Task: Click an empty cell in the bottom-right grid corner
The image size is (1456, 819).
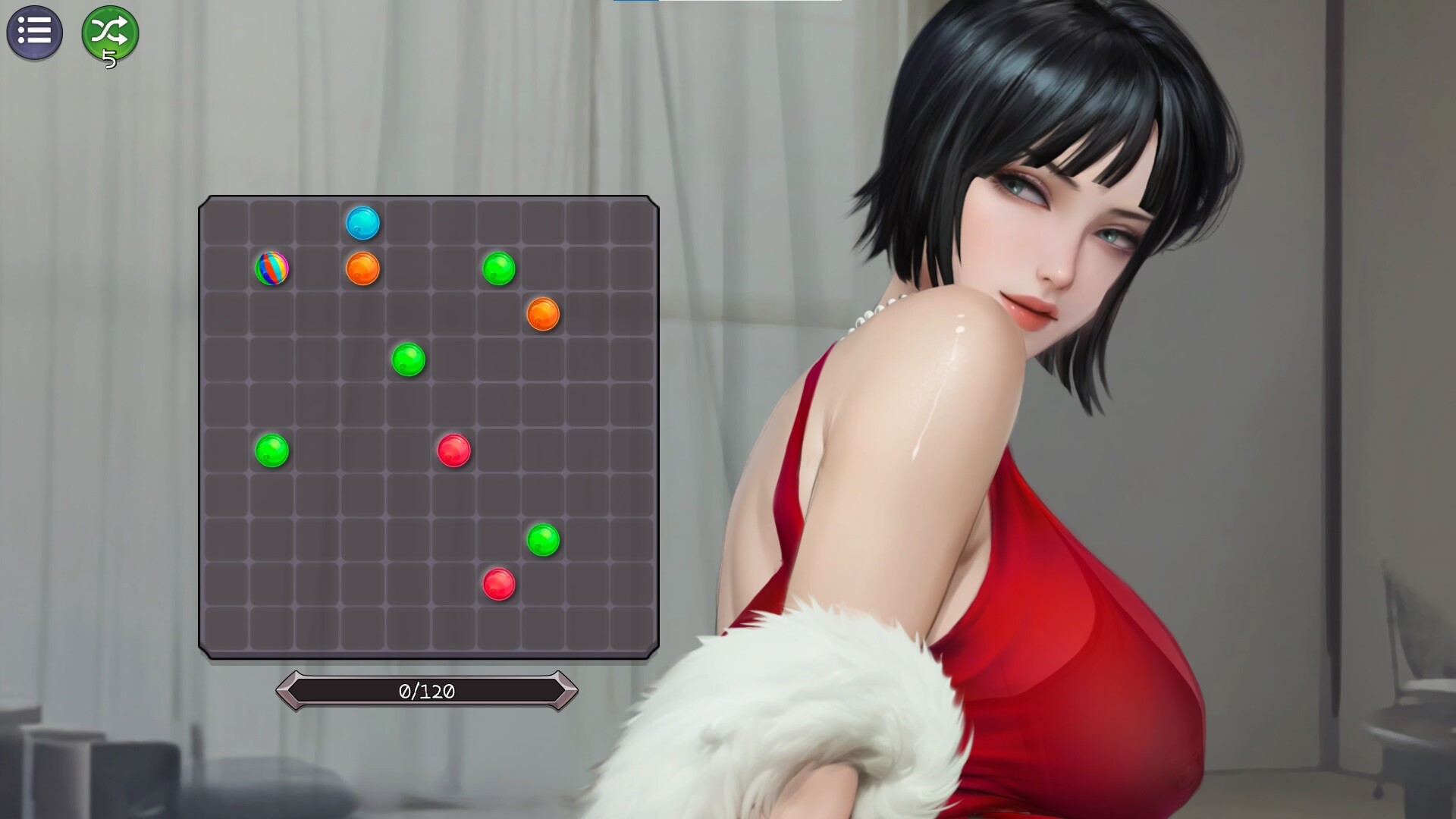Action: 633,628
